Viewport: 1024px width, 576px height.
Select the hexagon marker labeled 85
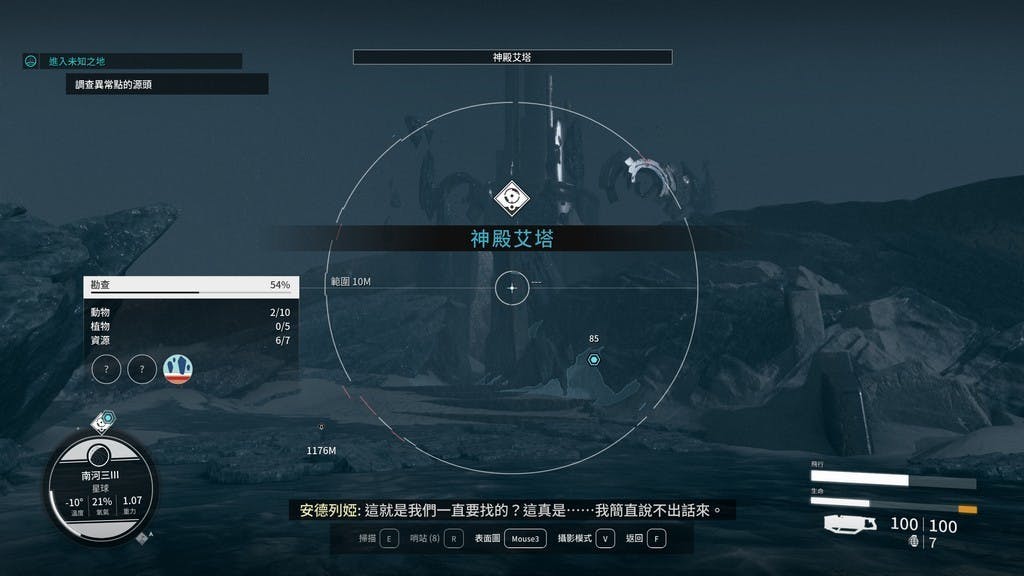(594, 359)
